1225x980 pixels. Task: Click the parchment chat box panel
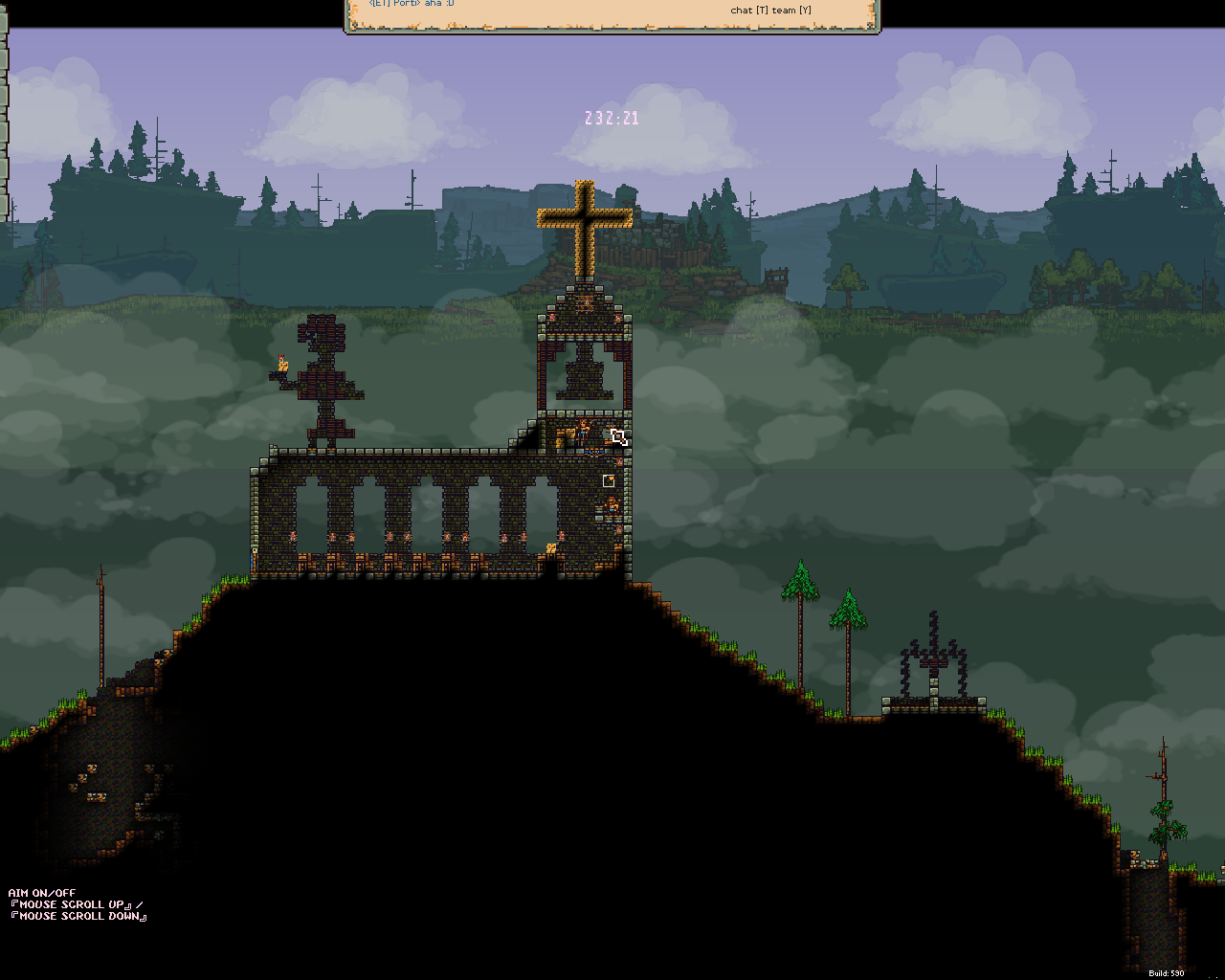(612, 15)
